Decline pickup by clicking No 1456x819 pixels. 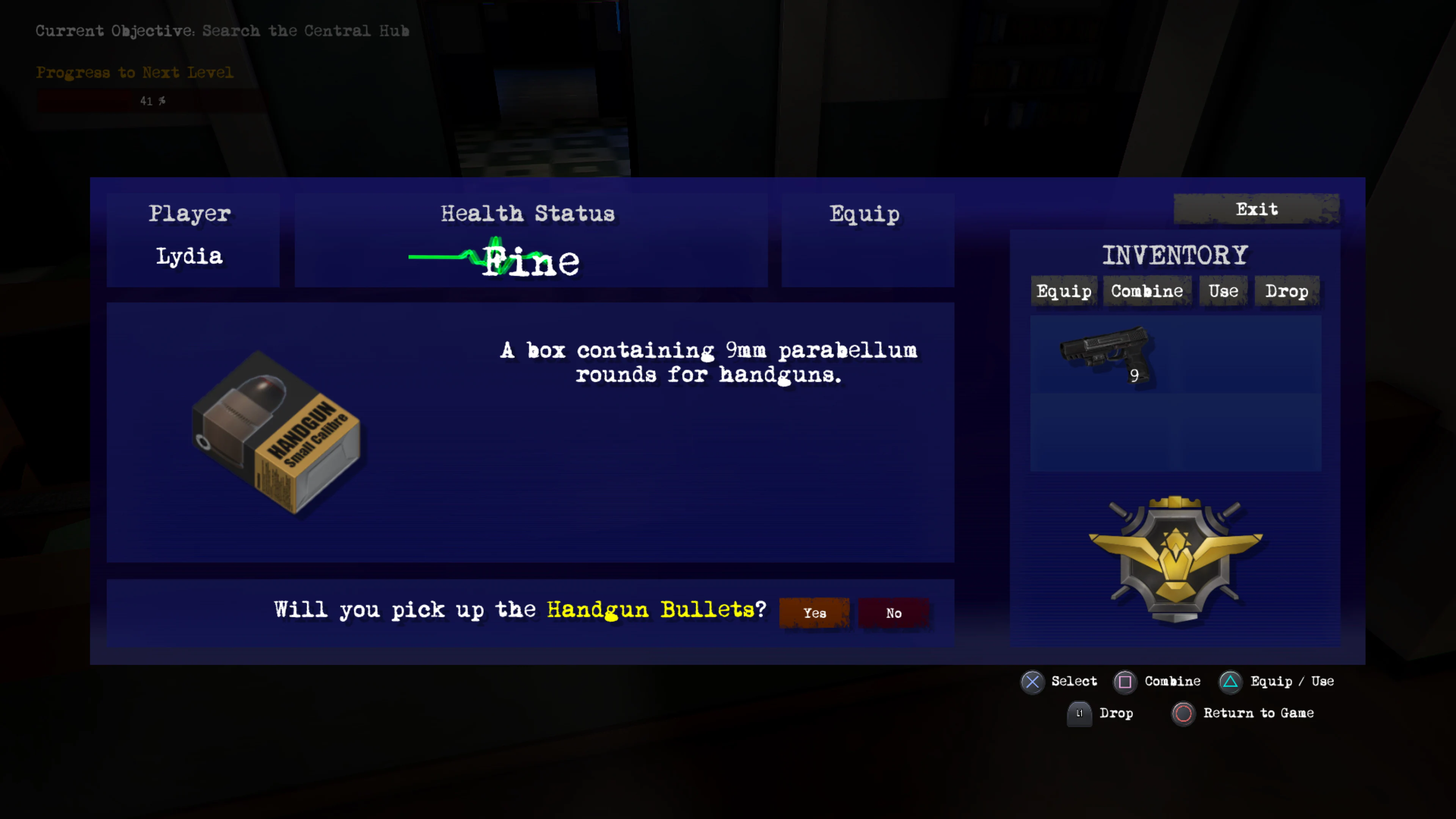(x=893, y=613)
